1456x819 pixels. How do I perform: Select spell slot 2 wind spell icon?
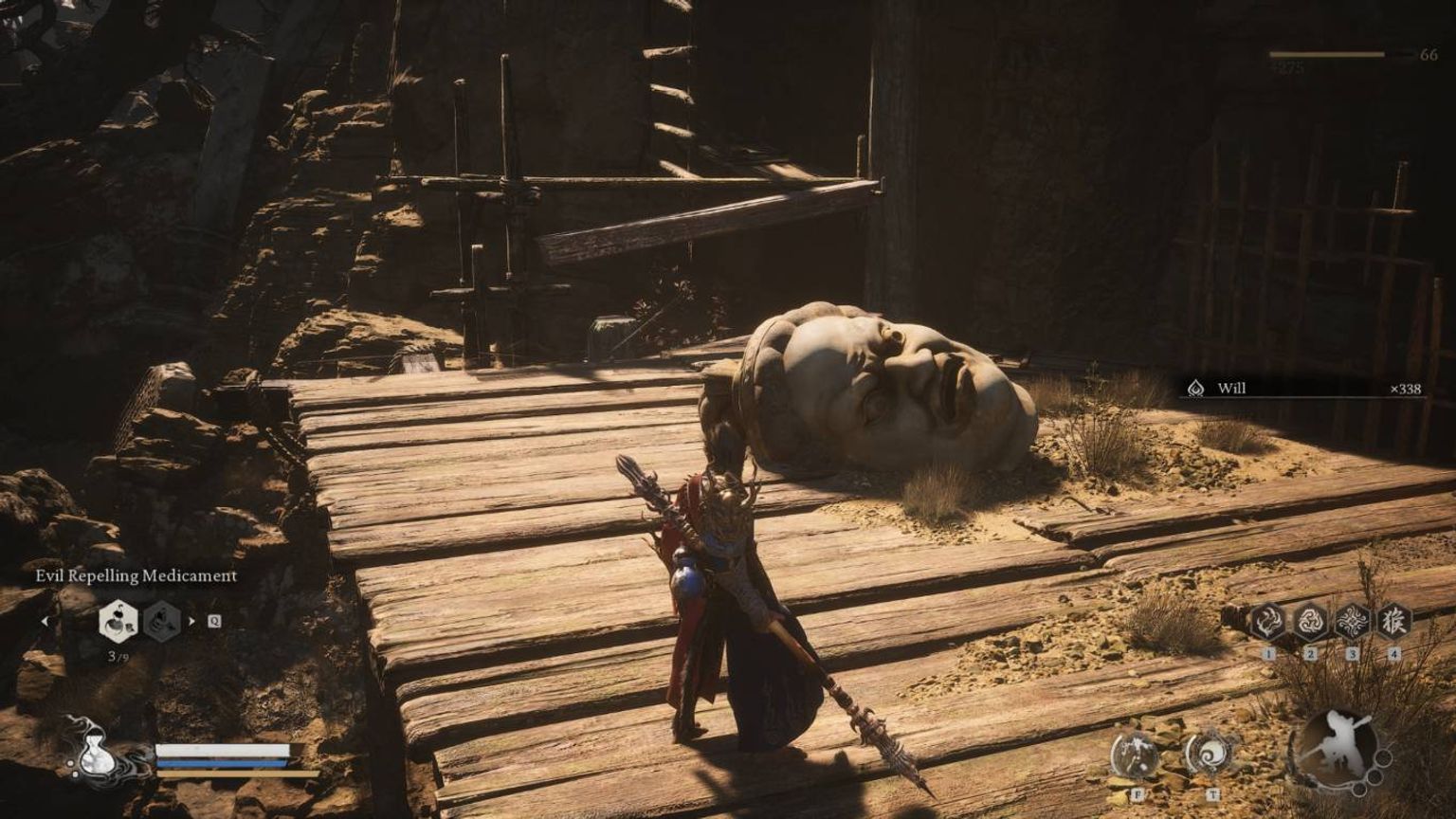click(x=1310, y=622)
